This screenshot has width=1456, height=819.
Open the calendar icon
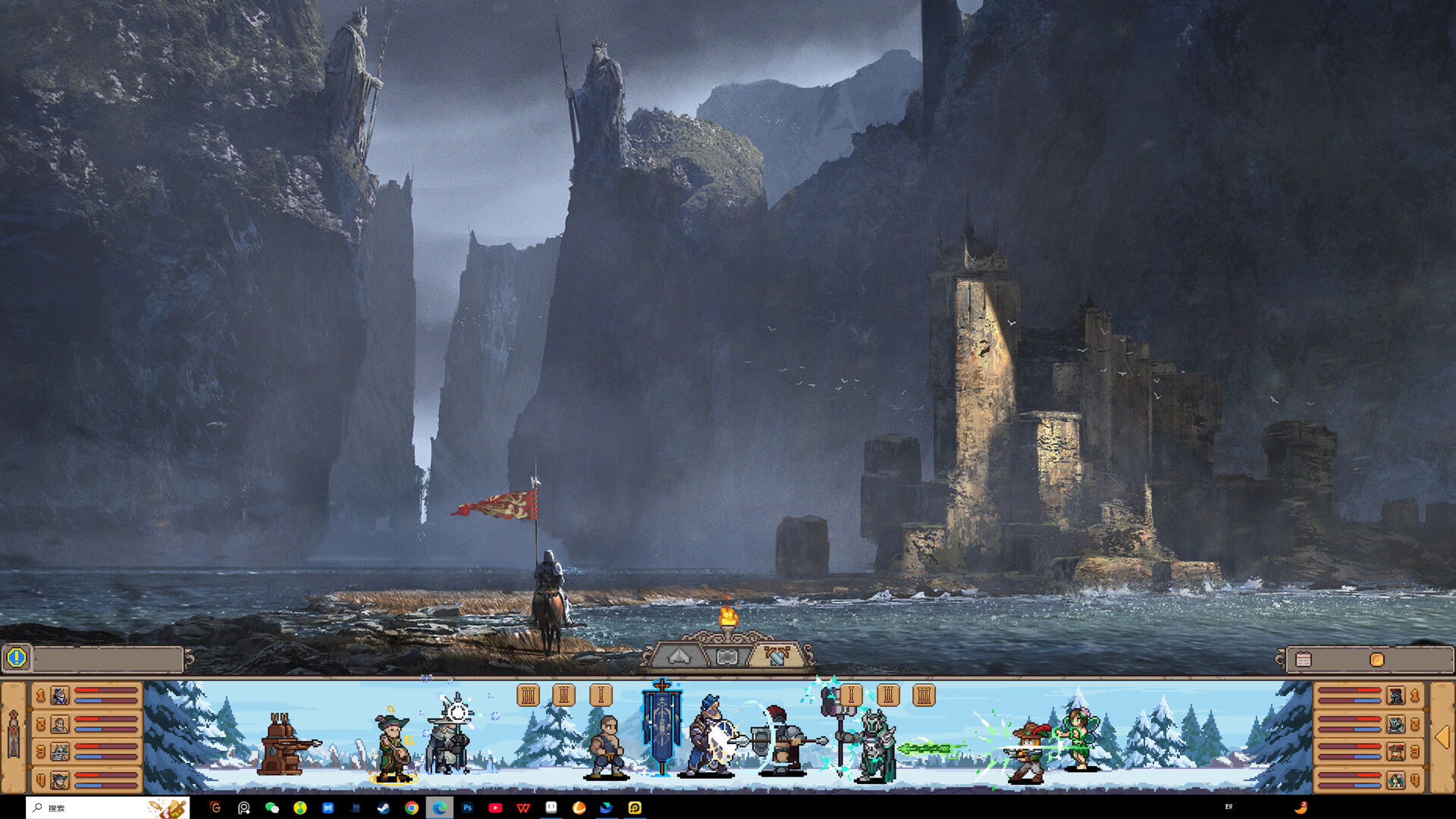click(1304, 660)
